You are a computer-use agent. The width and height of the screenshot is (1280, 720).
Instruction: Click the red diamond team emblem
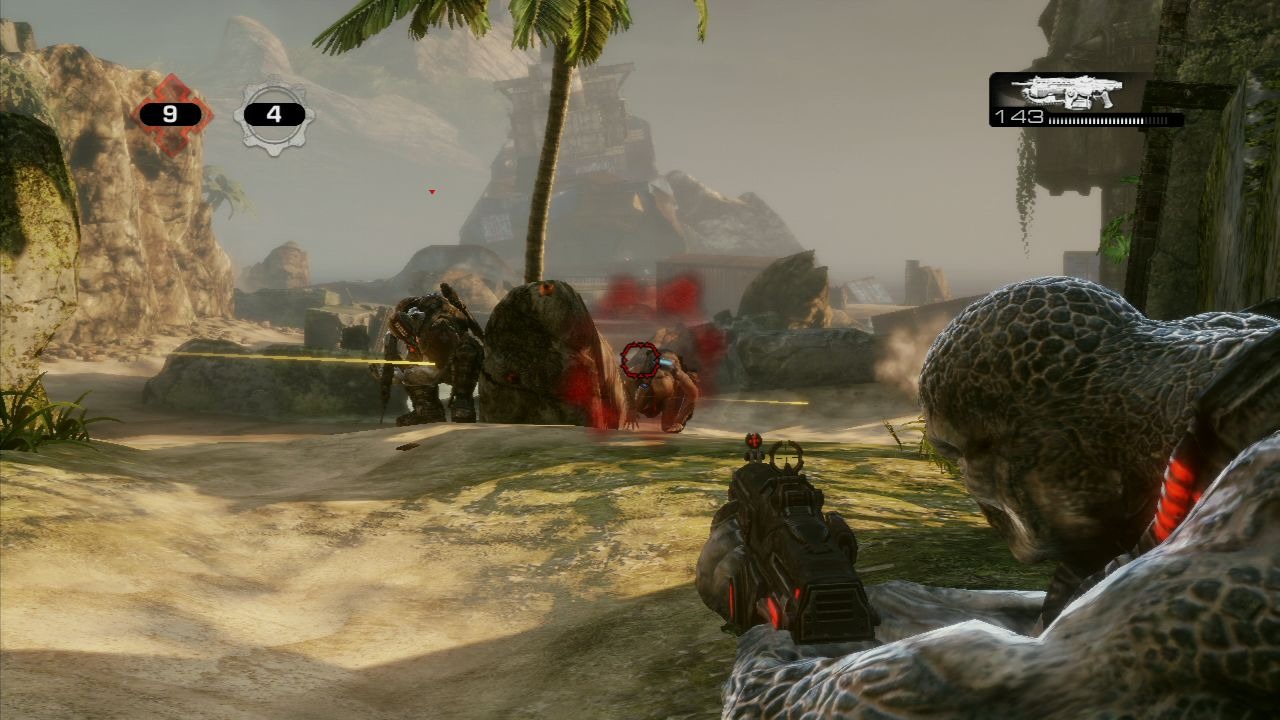pyautogui.click(x=172, y=114)
